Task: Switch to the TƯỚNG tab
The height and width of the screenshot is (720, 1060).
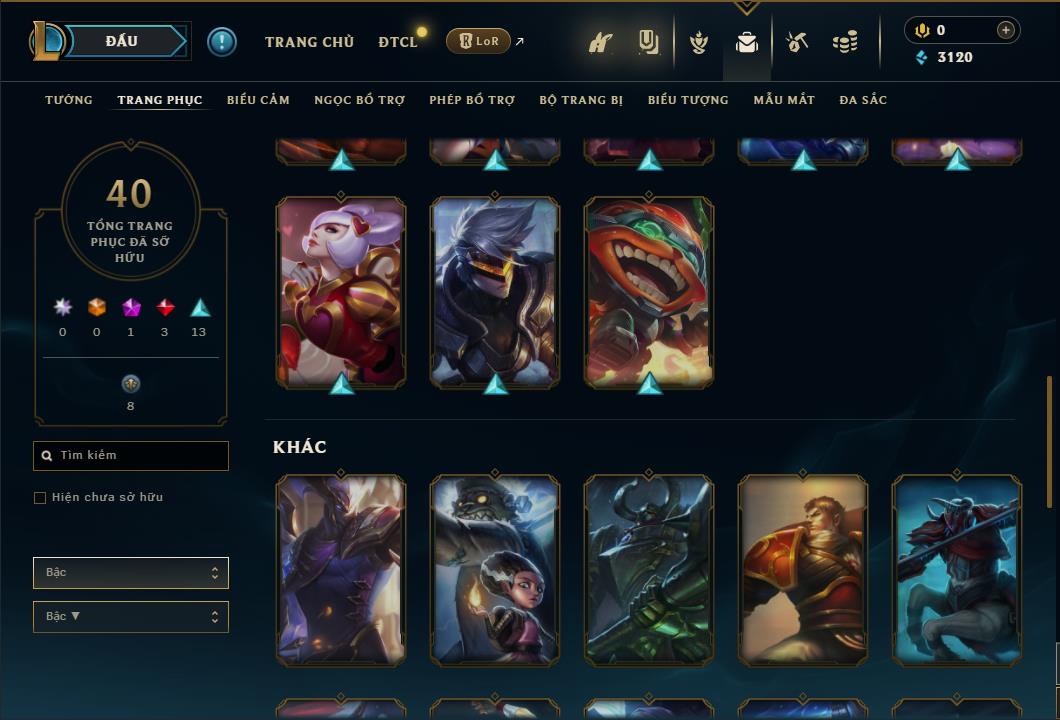Action: (x=69, y=100)
